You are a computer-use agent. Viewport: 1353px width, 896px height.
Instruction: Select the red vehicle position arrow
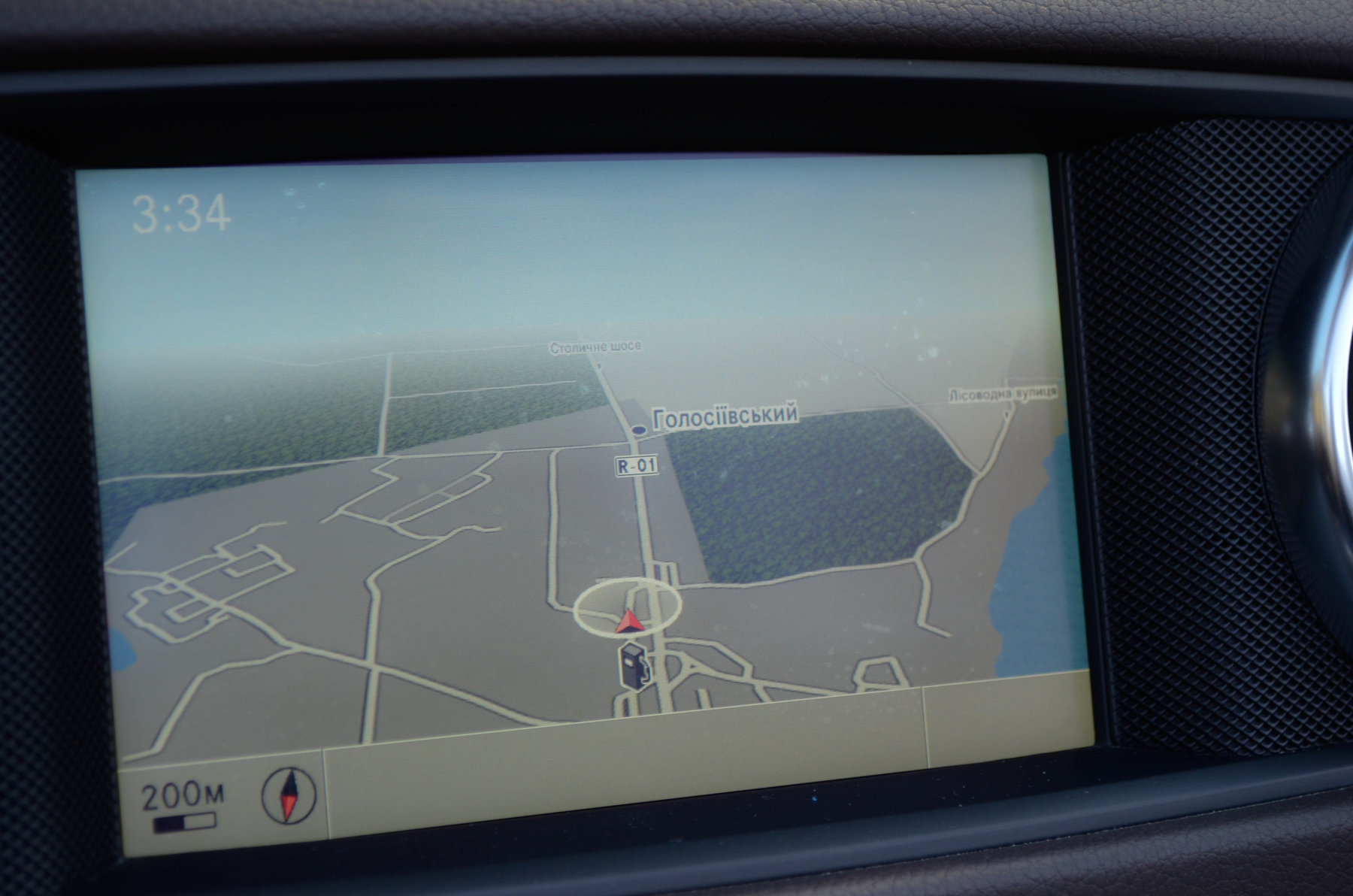628,622
